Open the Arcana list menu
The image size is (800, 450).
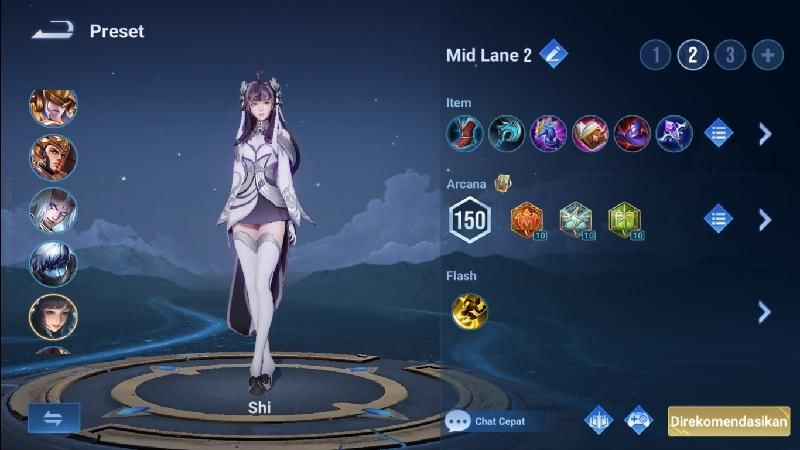718,219
